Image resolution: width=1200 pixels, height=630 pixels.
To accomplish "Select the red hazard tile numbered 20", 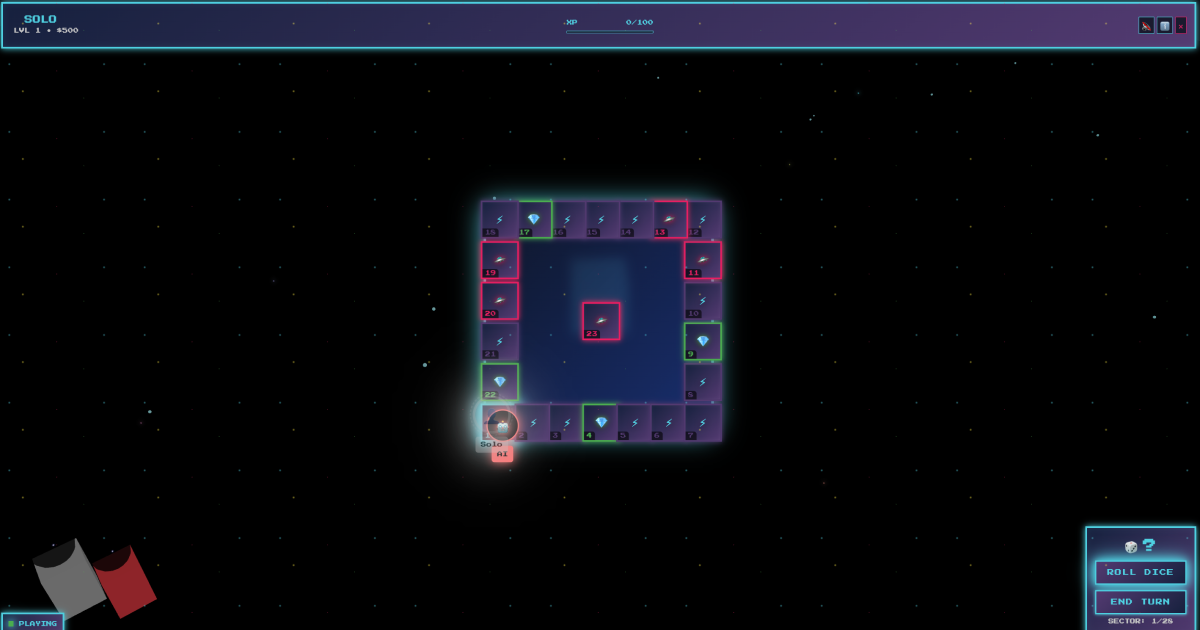I will [x=500, y=300].
